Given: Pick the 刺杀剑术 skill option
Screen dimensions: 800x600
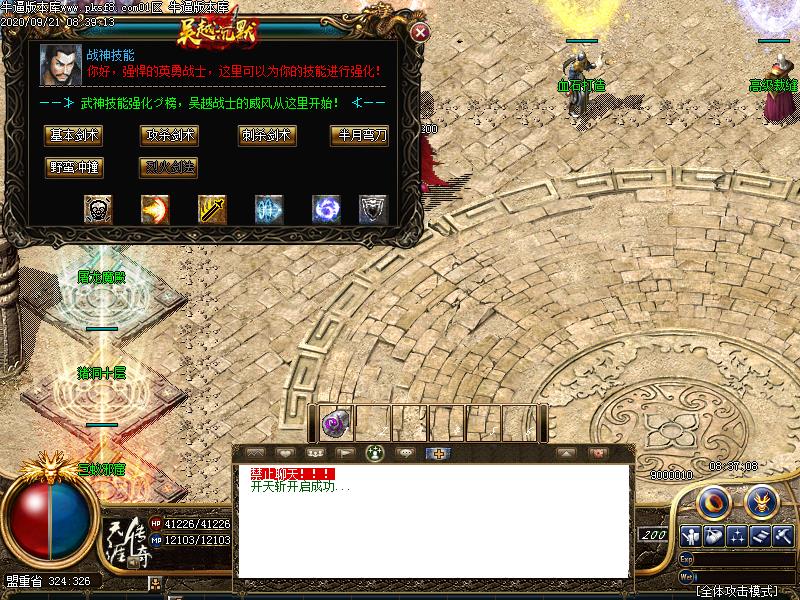Looking at the screenshot, I should tap(265, 135).
